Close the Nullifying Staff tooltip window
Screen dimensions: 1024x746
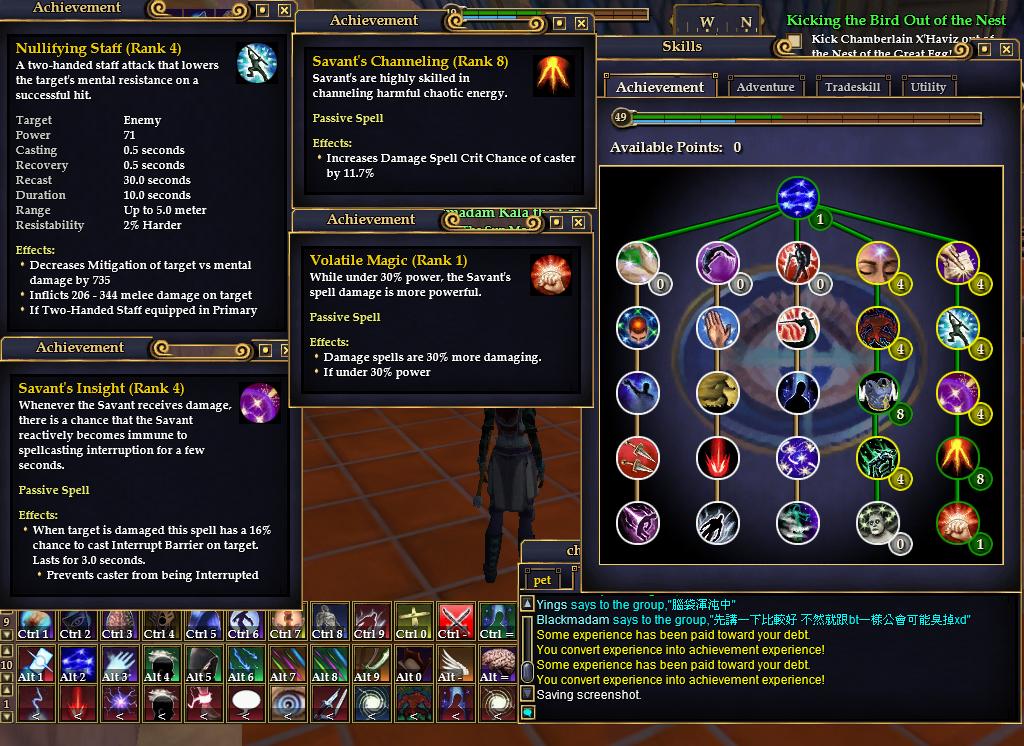(x=285, y=10)
